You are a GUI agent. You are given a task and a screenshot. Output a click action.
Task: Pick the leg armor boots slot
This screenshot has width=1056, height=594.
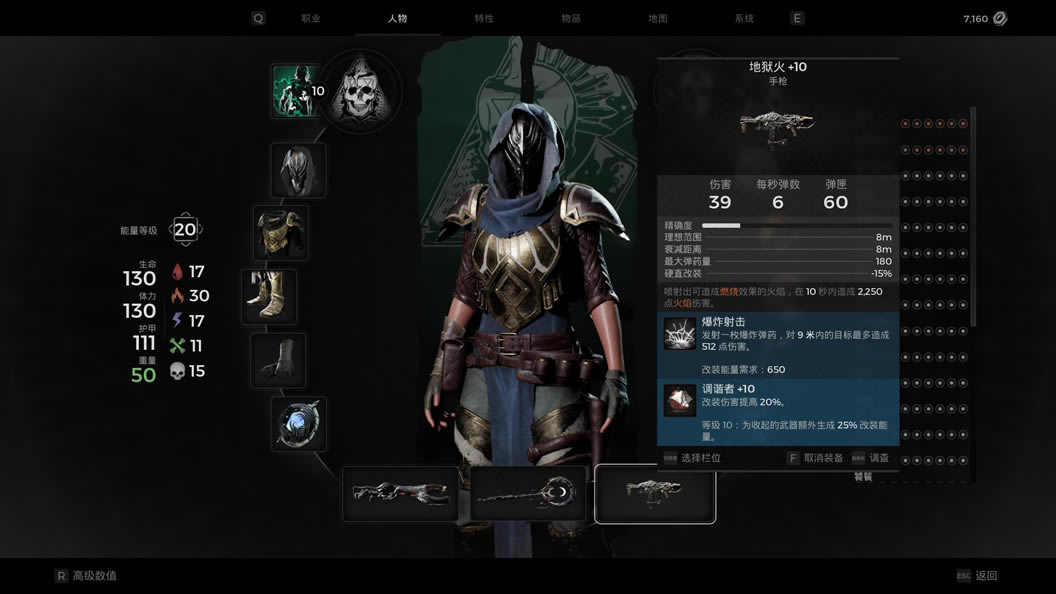[x=269, y=297]
